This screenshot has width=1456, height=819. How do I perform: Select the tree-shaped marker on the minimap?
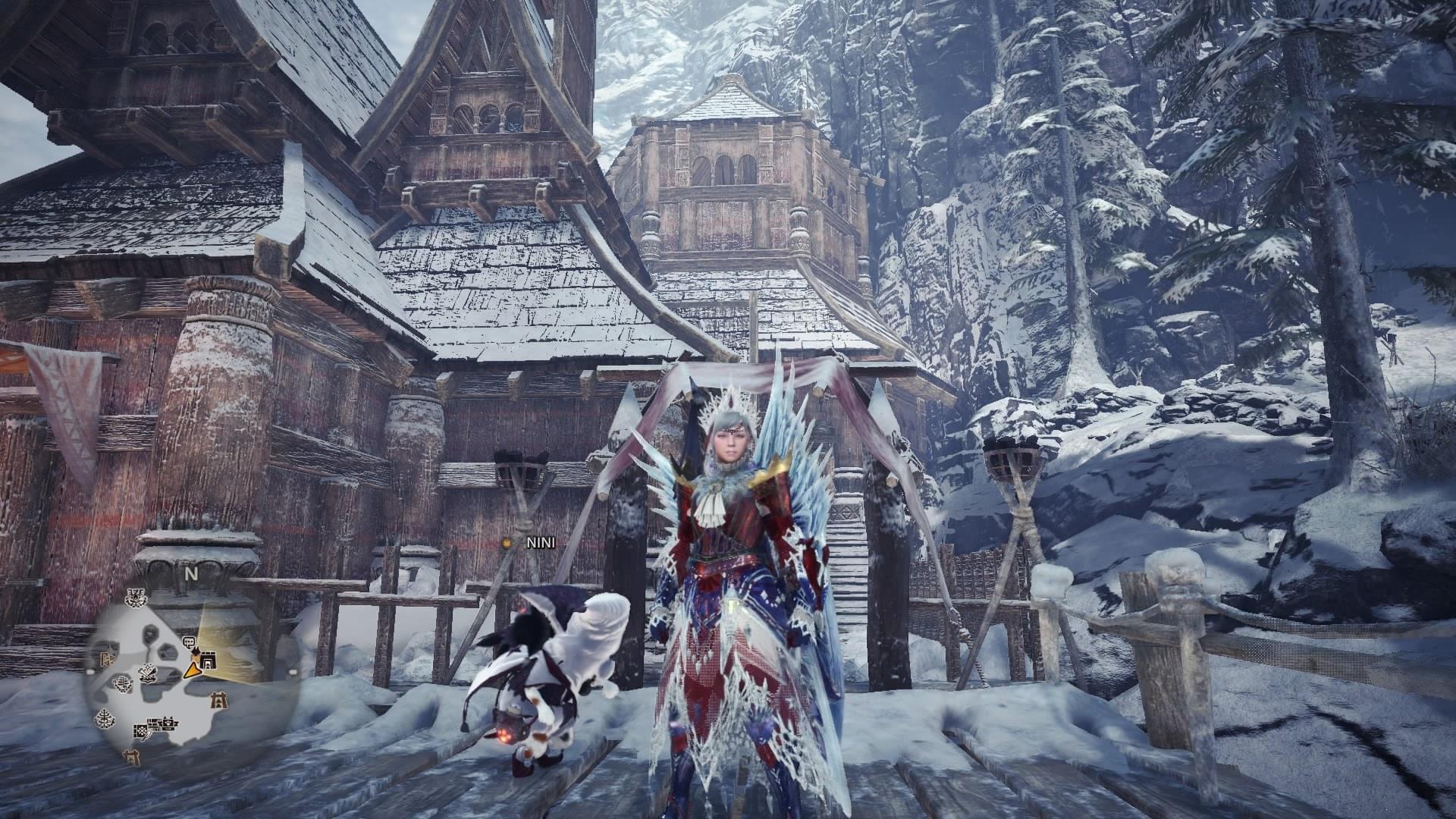coord(105,719)
